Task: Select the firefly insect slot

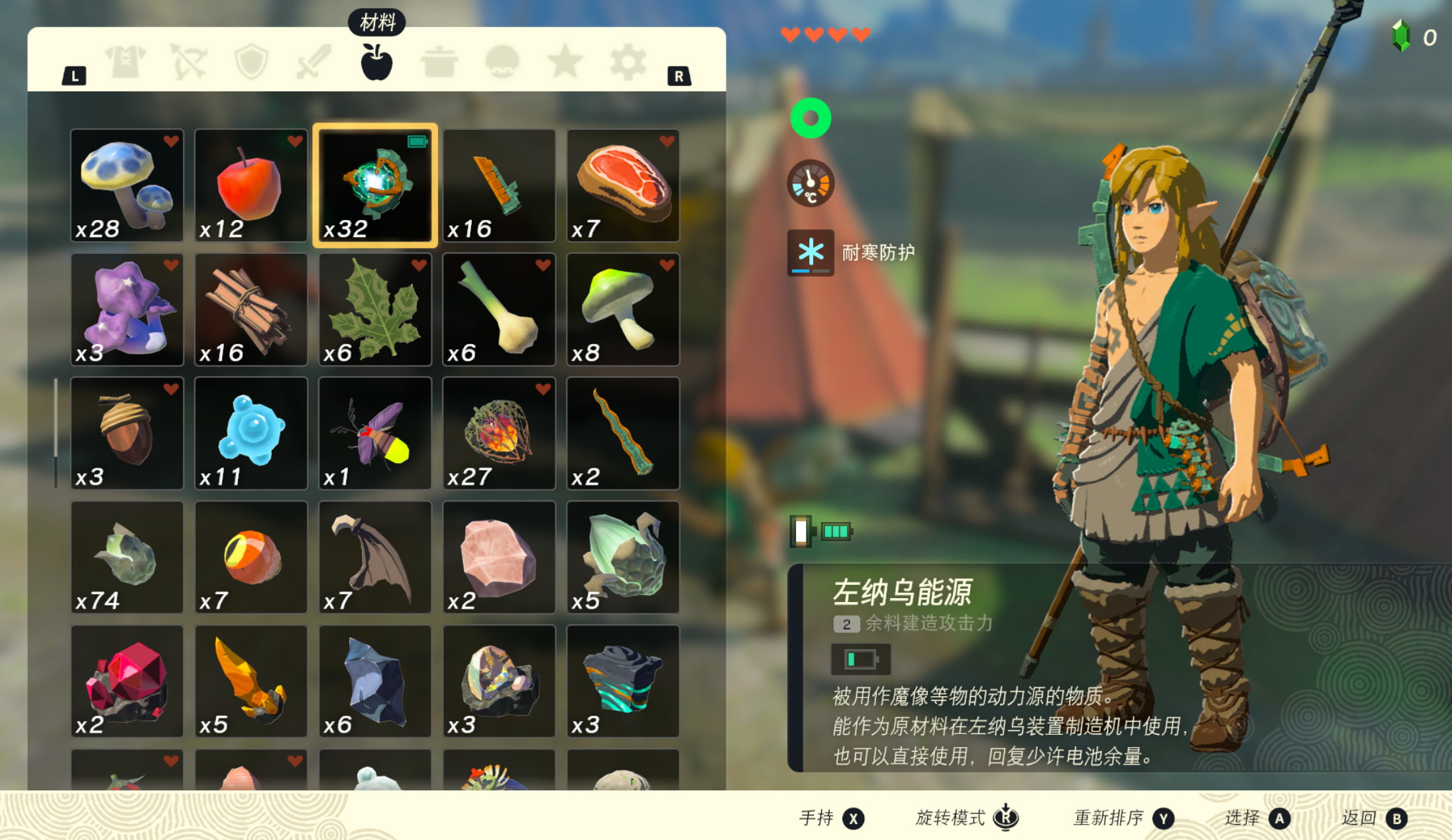Action: coord(374,433)
